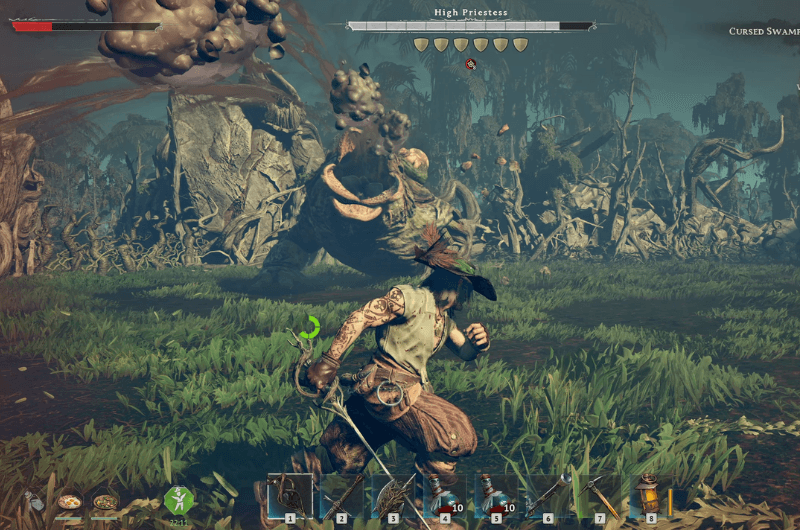Screen dimensions: 800x530
Task: Click the fried eggs food buff icon
Action: click(69, 501)
